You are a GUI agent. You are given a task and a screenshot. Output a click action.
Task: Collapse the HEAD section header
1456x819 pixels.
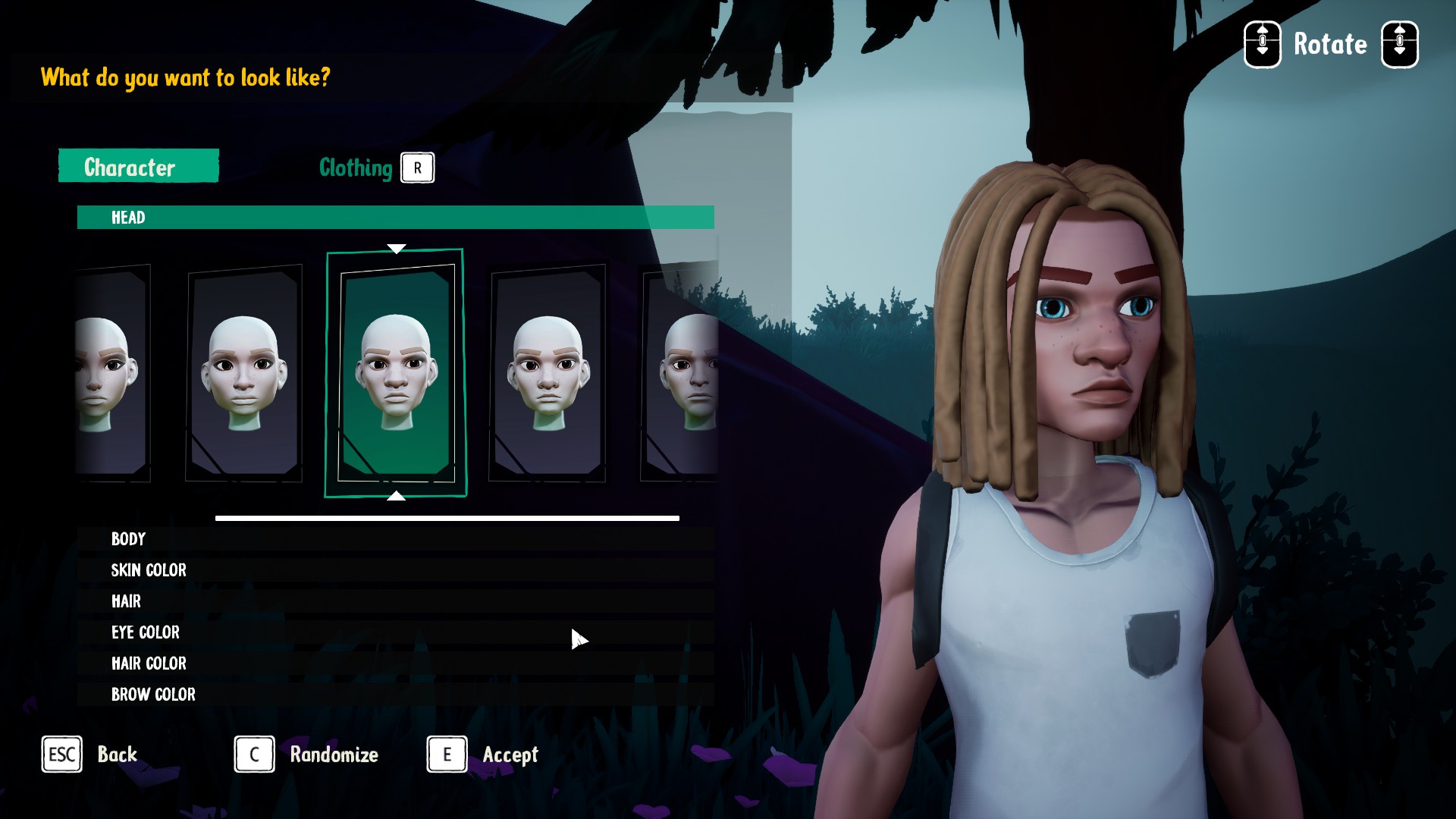click(x=395, y=218)
